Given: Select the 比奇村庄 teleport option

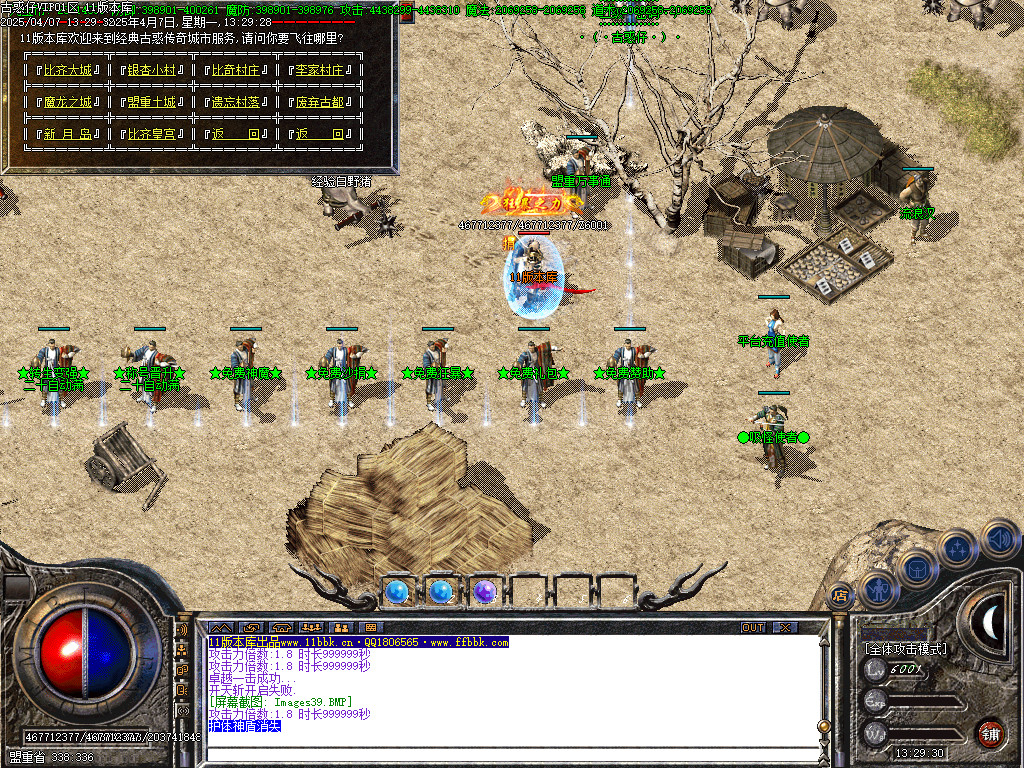Looking at the screenshot, I should 235,71.
